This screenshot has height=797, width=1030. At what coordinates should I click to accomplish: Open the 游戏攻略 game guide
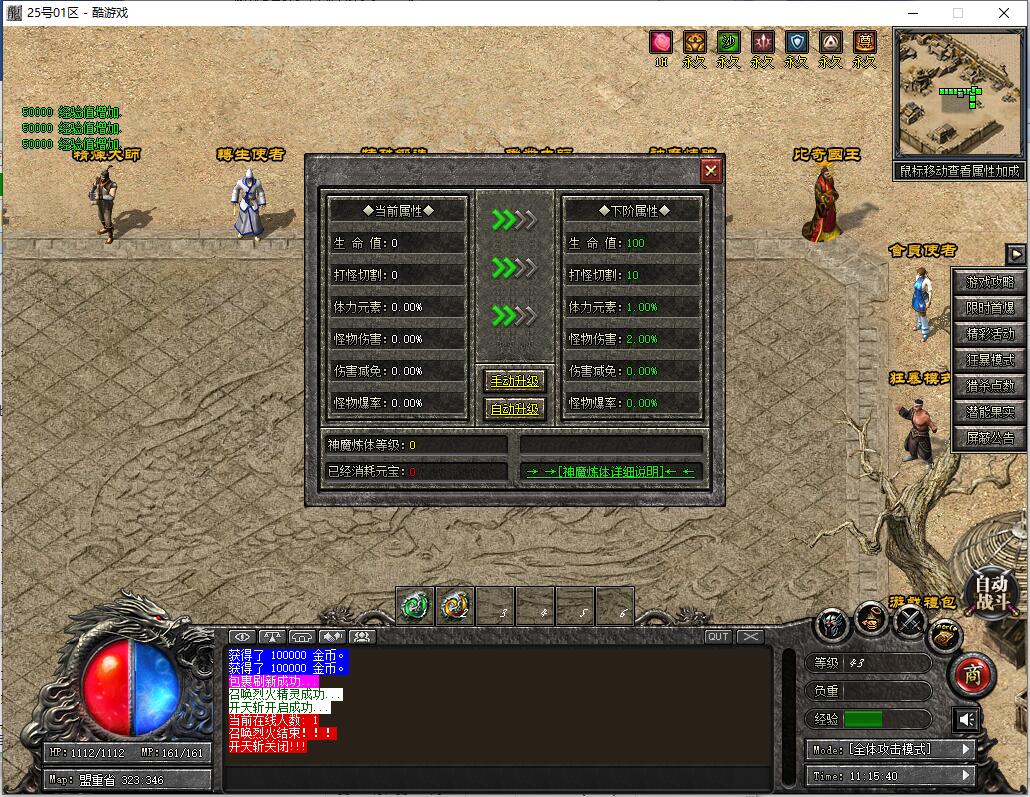pos(990,282)
